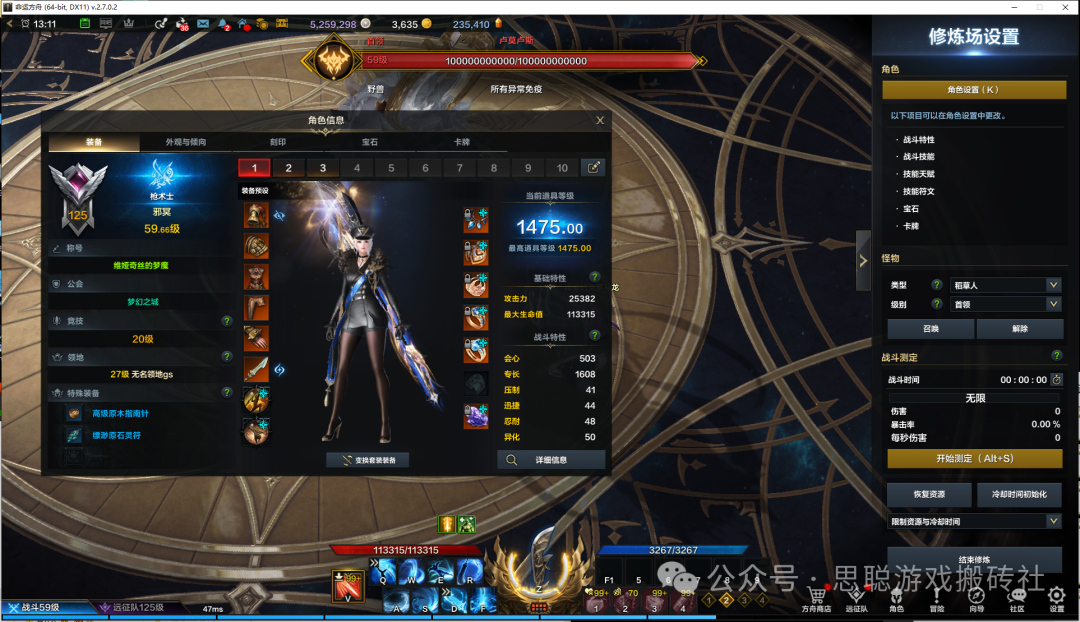The height and width of the screenshot is (622, 1080).
Task: Open 详细信息 detailed stats
Action: click(x=551, y=460)
